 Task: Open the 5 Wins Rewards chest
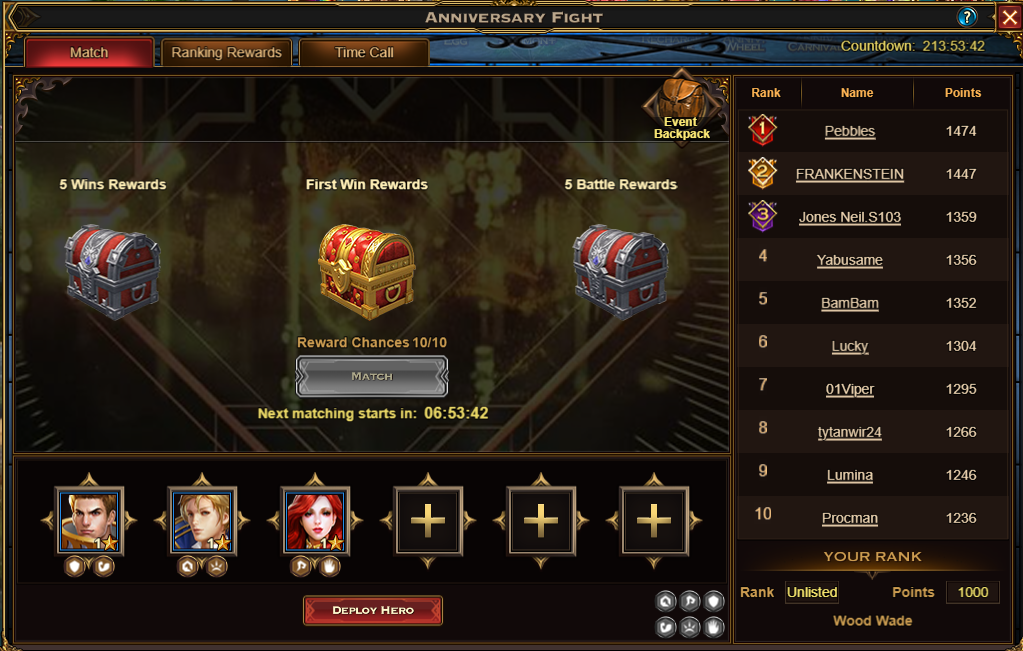(x=113, y=271)
